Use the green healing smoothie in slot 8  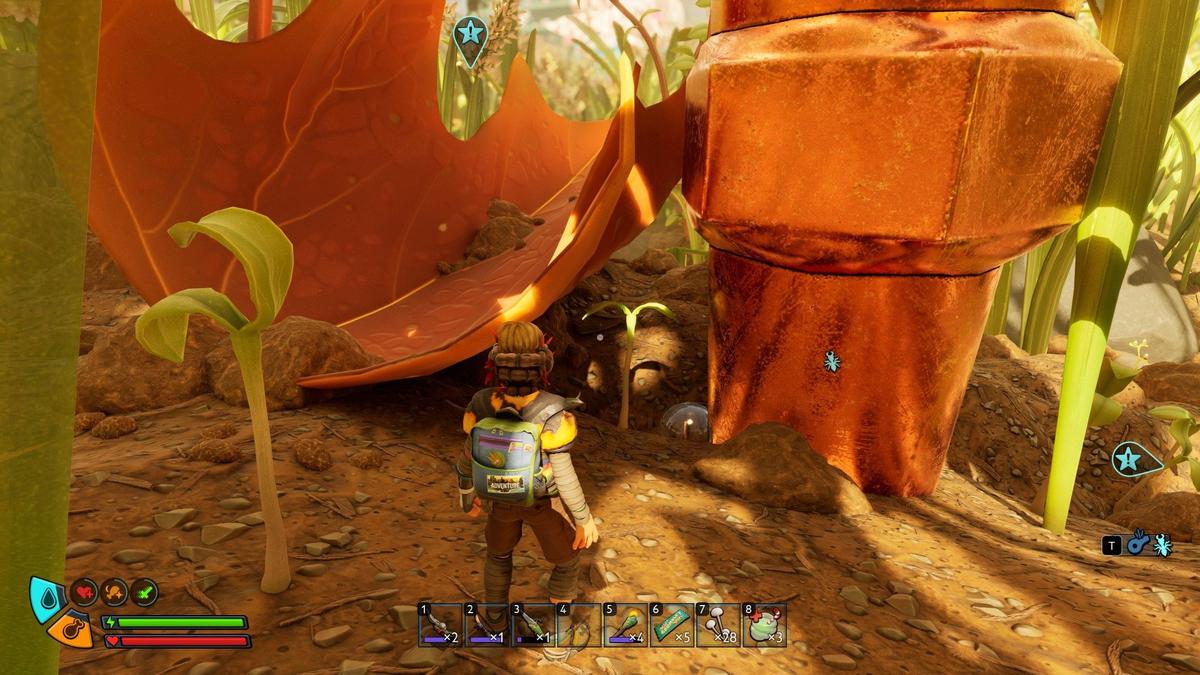(765, 625)
